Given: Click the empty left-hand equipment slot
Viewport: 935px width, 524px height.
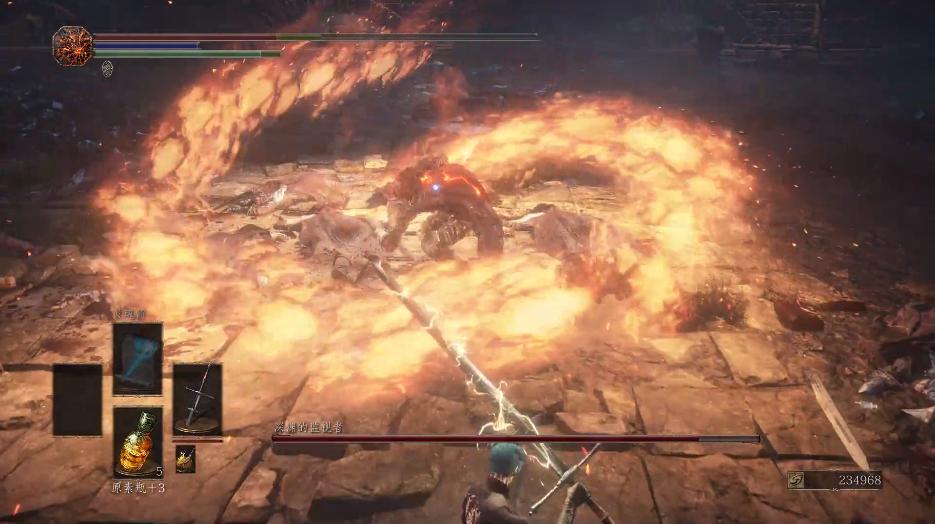Looking at the screenshot, I should tap(77, 399).
